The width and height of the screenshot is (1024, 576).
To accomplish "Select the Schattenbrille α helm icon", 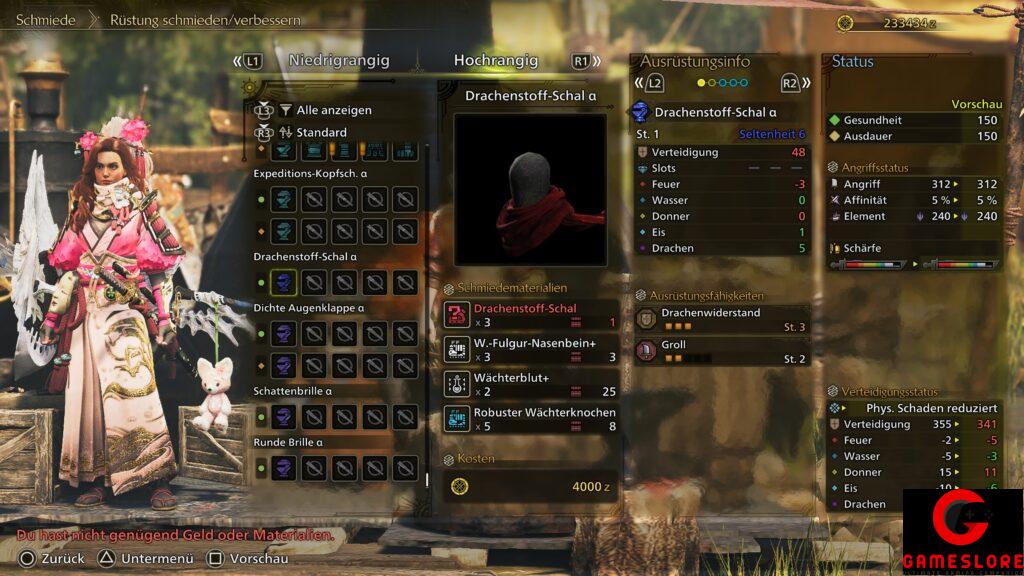I will pos(284,416).
